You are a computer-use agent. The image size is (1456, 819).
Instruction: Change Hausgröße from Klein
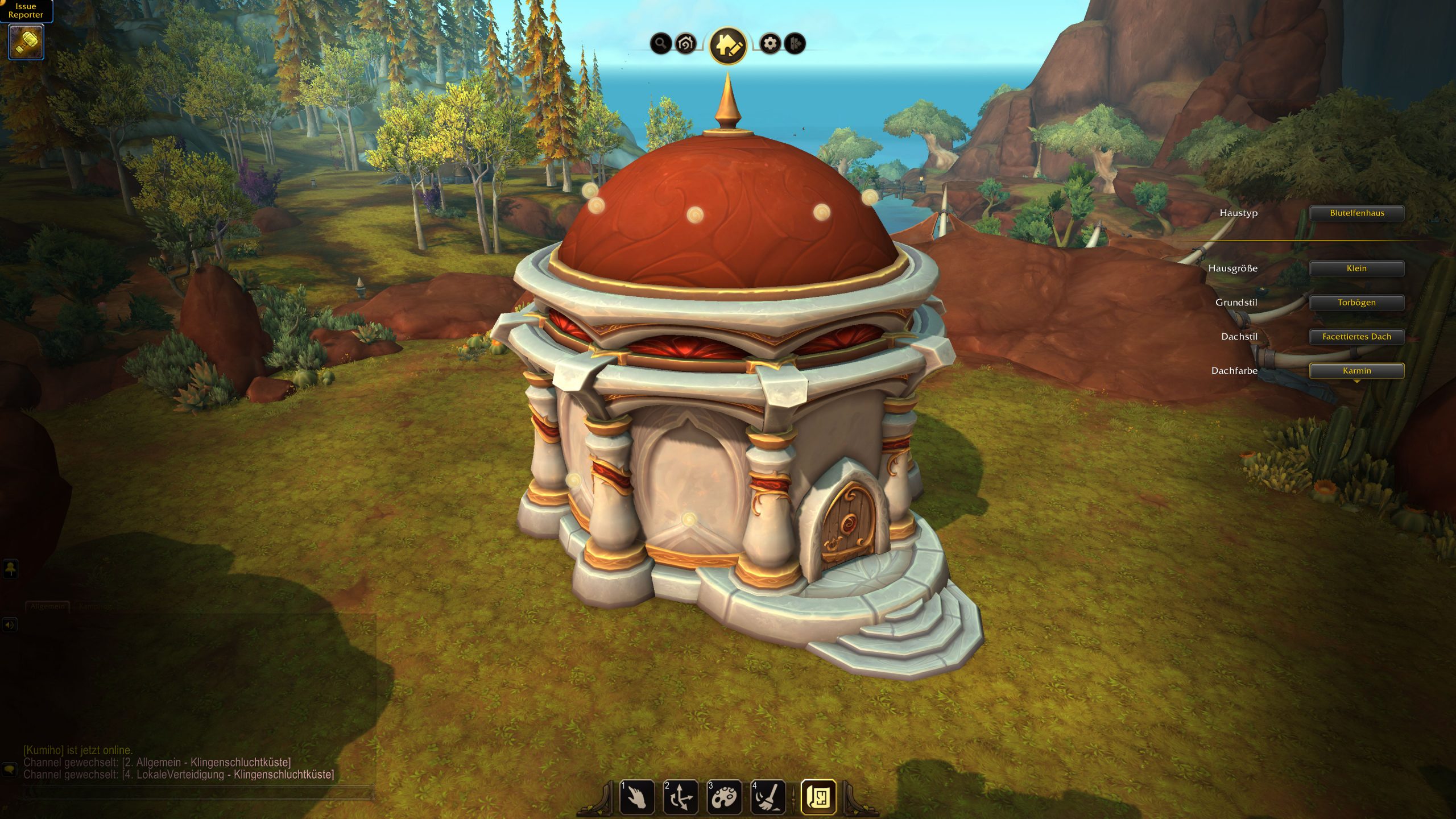(1356, 268)
